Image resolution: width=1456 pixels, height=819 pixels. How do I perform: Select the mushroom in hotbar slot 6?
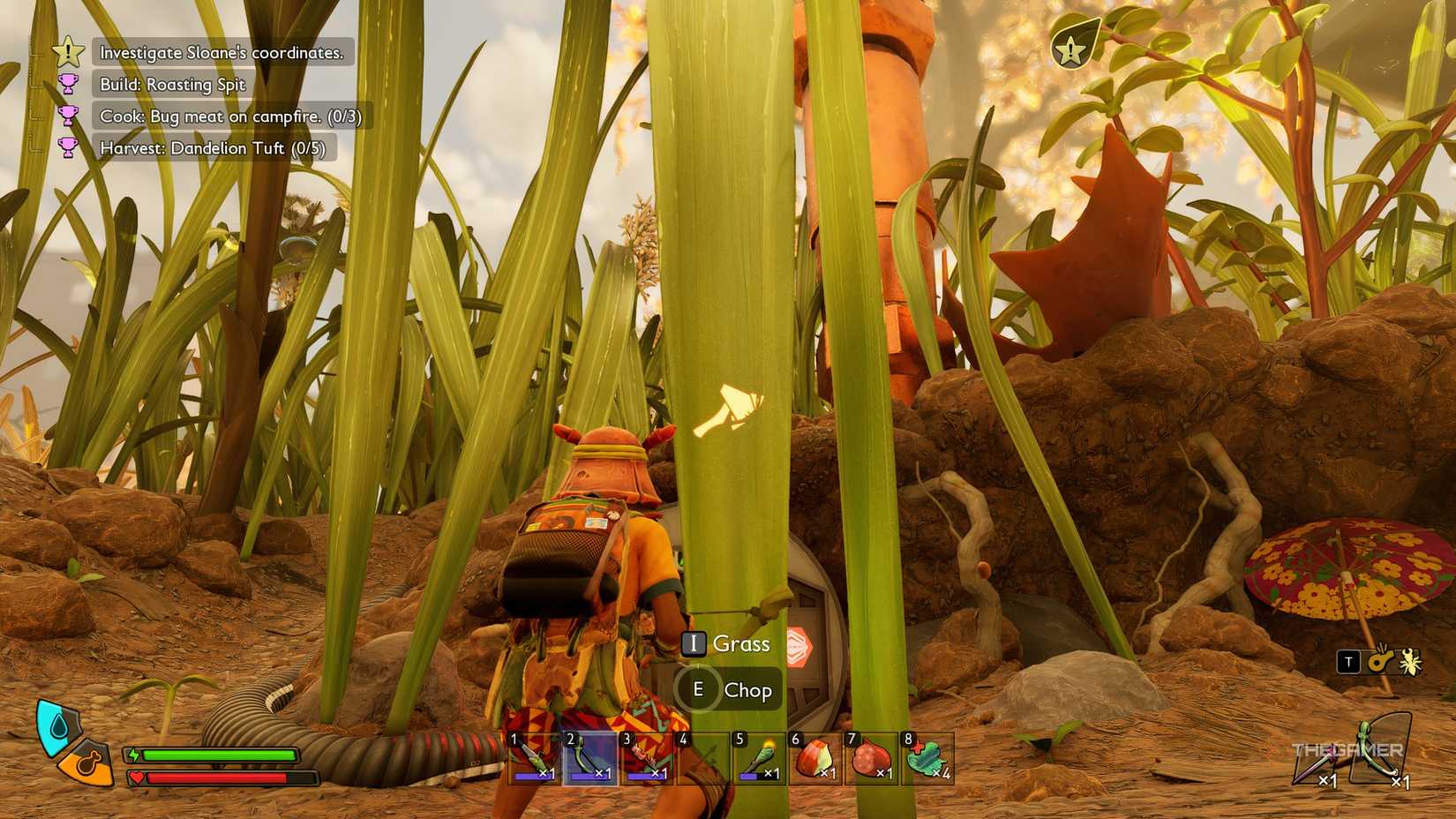point(816,755)
